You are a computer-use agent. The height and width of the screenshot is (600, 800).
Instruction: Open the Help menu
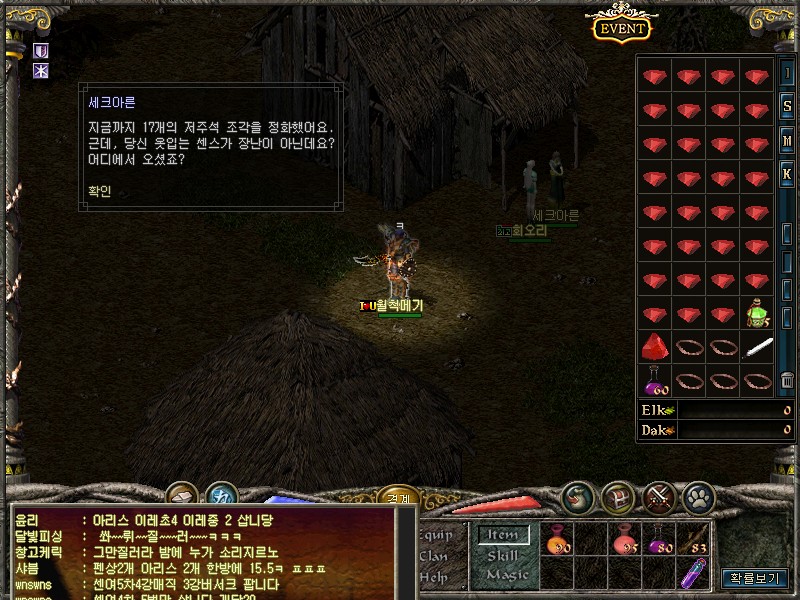tap(434, 576)
